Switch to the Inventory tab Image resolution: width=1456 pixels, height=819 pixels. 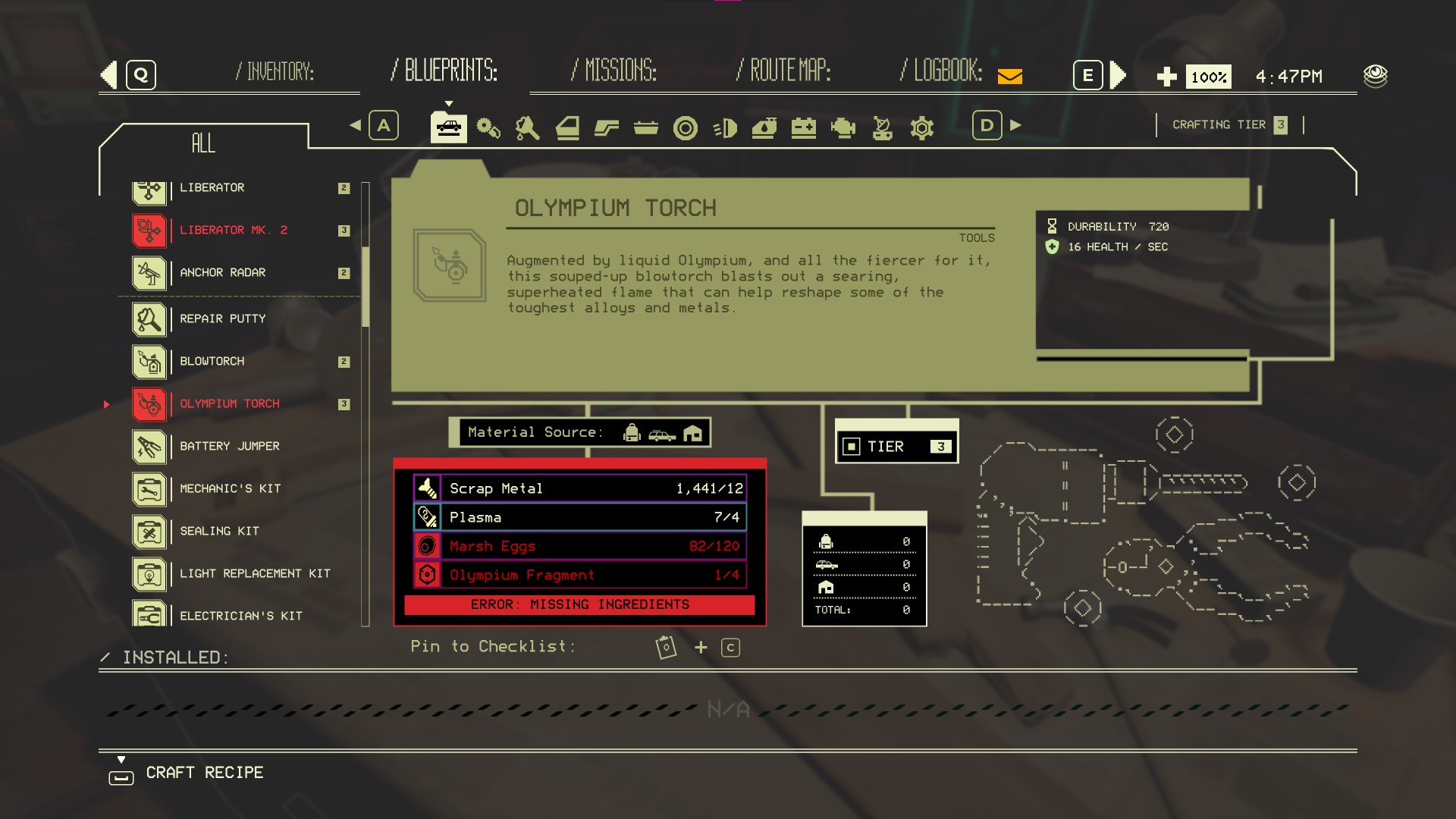[275, 72]
